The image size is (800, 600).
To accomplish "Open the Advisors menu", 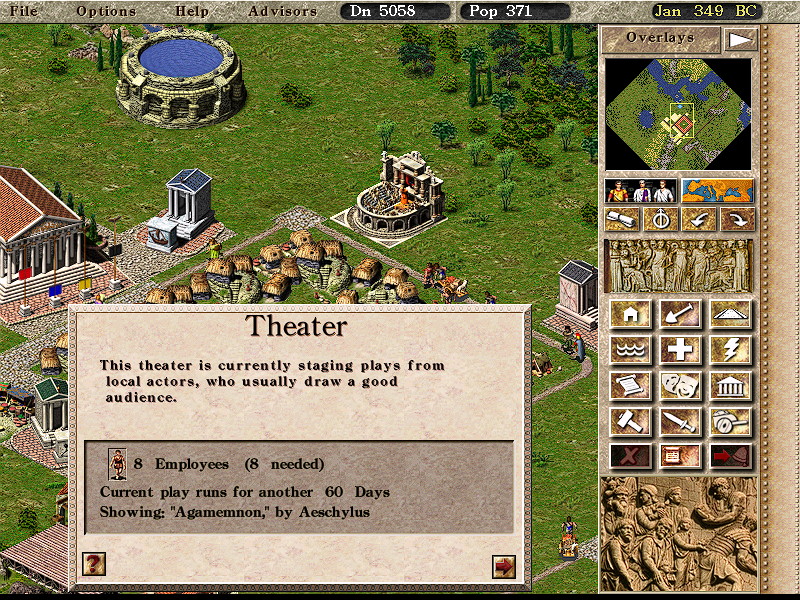I will tap(282, 11).
